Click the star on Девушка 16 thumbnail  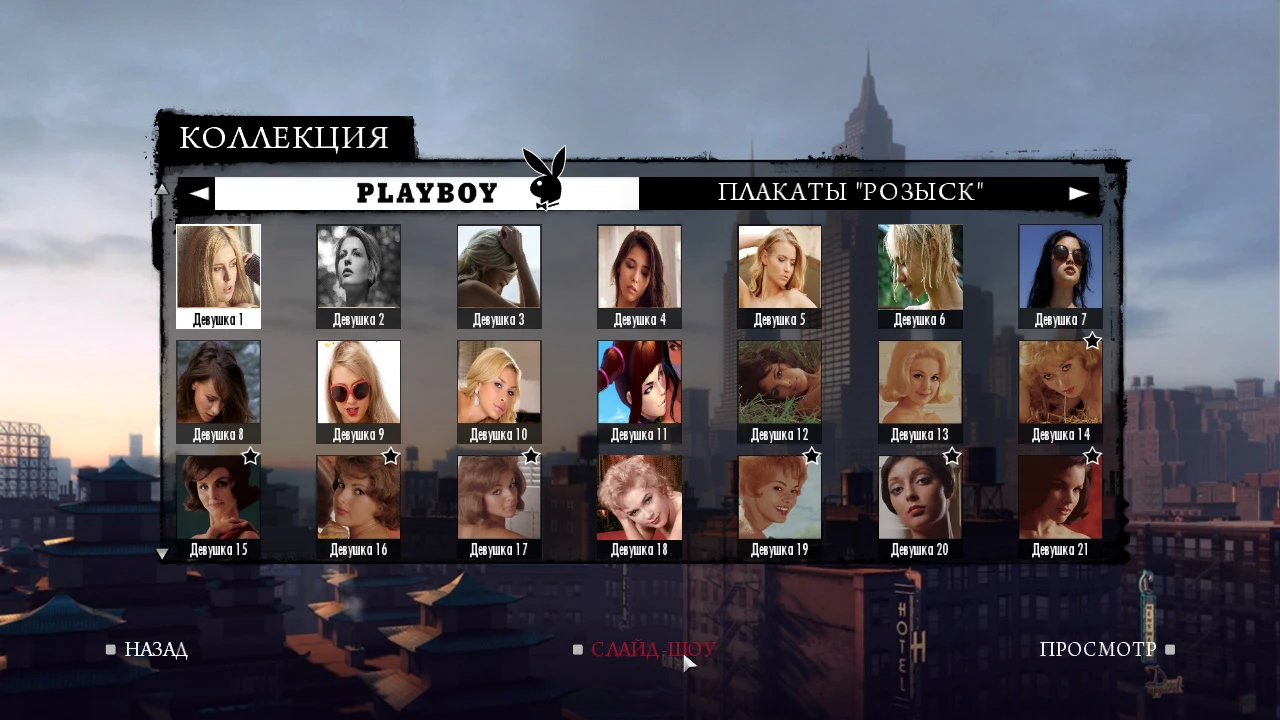pyautogui.click(x=391, y=457)
